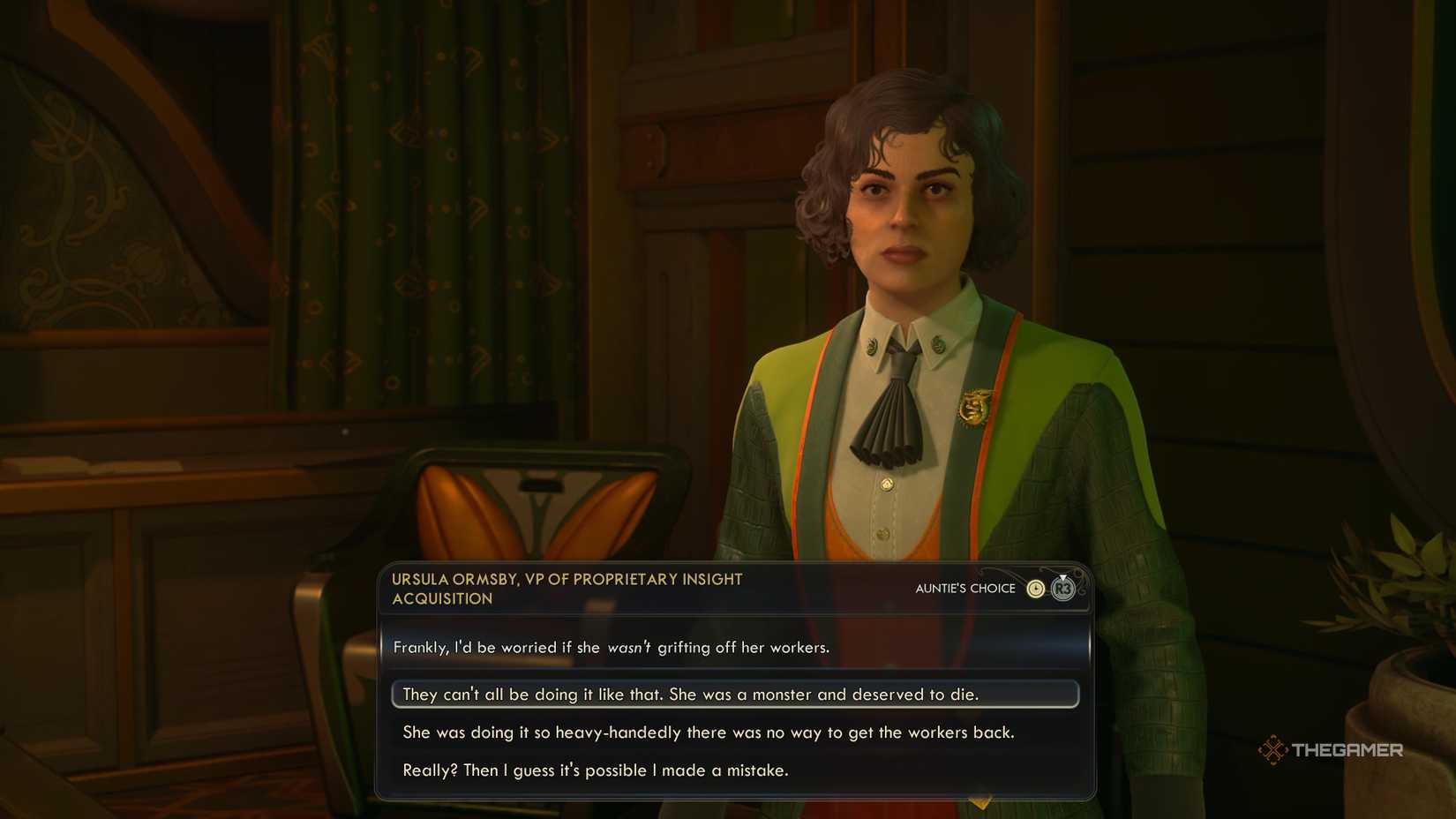Click the 'ACQUISITION' line of the nameplate
Viewport: 1456px width, 819px height.
tap(443, 598)
